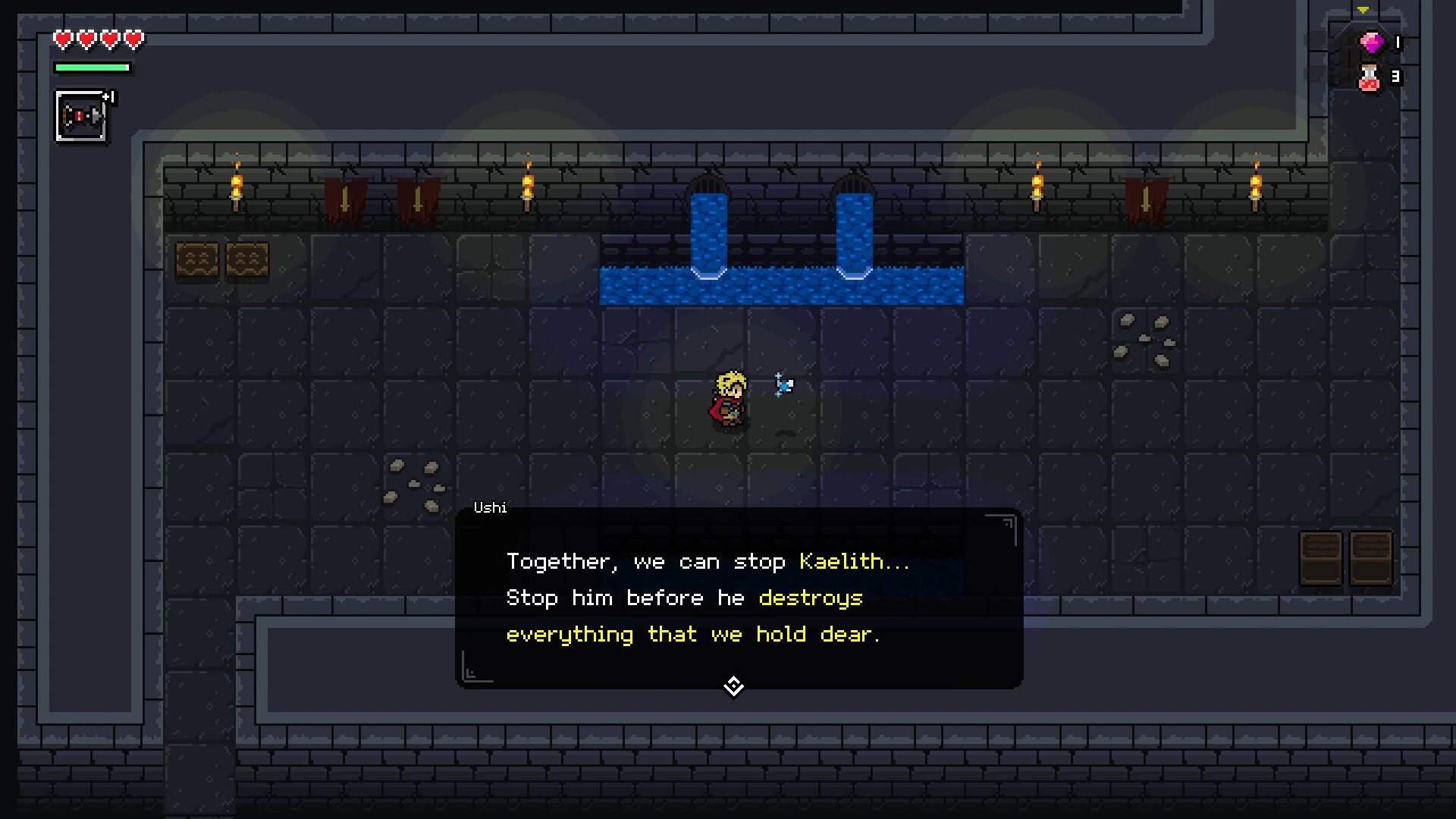Click the first red heart icon
Viewport: 1456px width, 819px height.
click(x=63, y=39)
